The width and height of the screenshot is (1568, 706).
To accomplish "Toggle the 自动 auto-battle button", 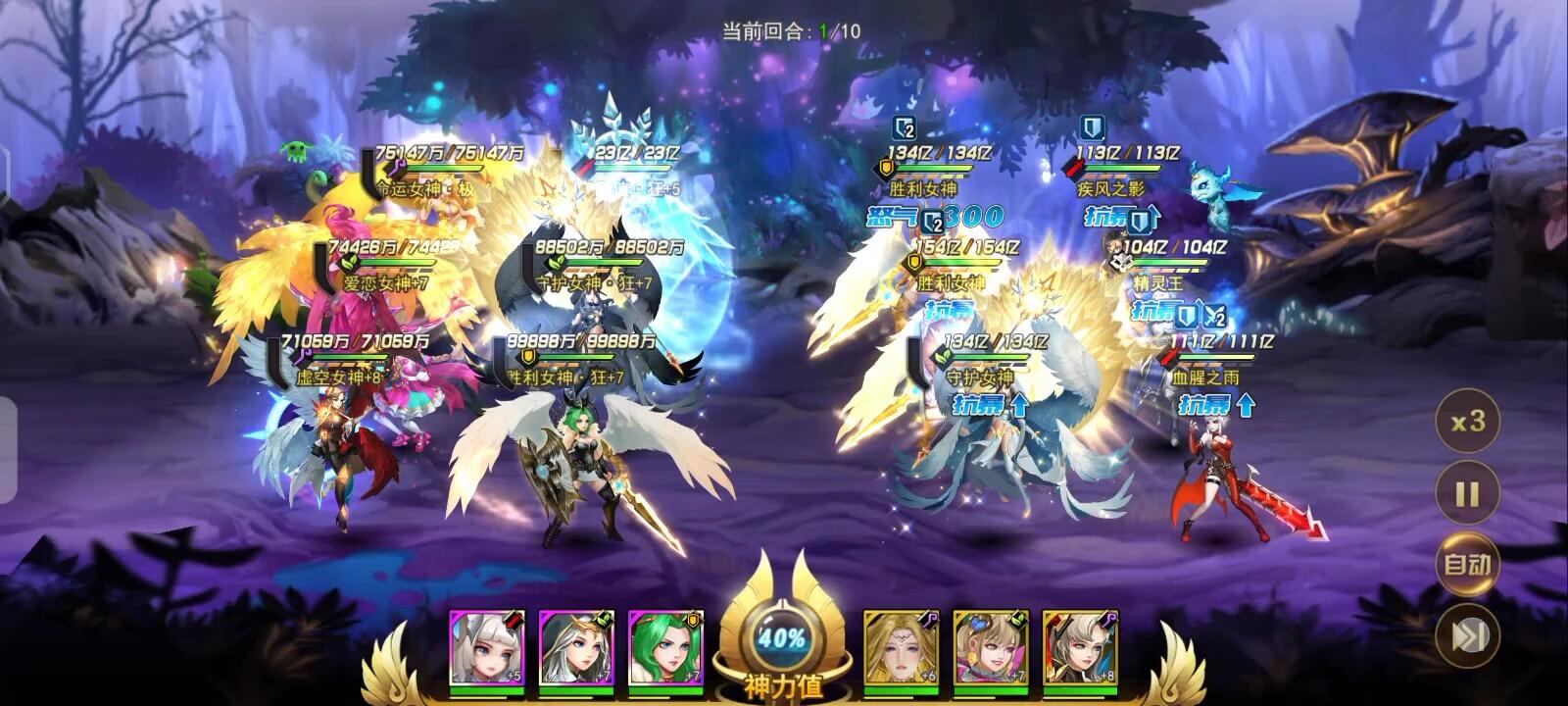I will tap(1467, 564).
